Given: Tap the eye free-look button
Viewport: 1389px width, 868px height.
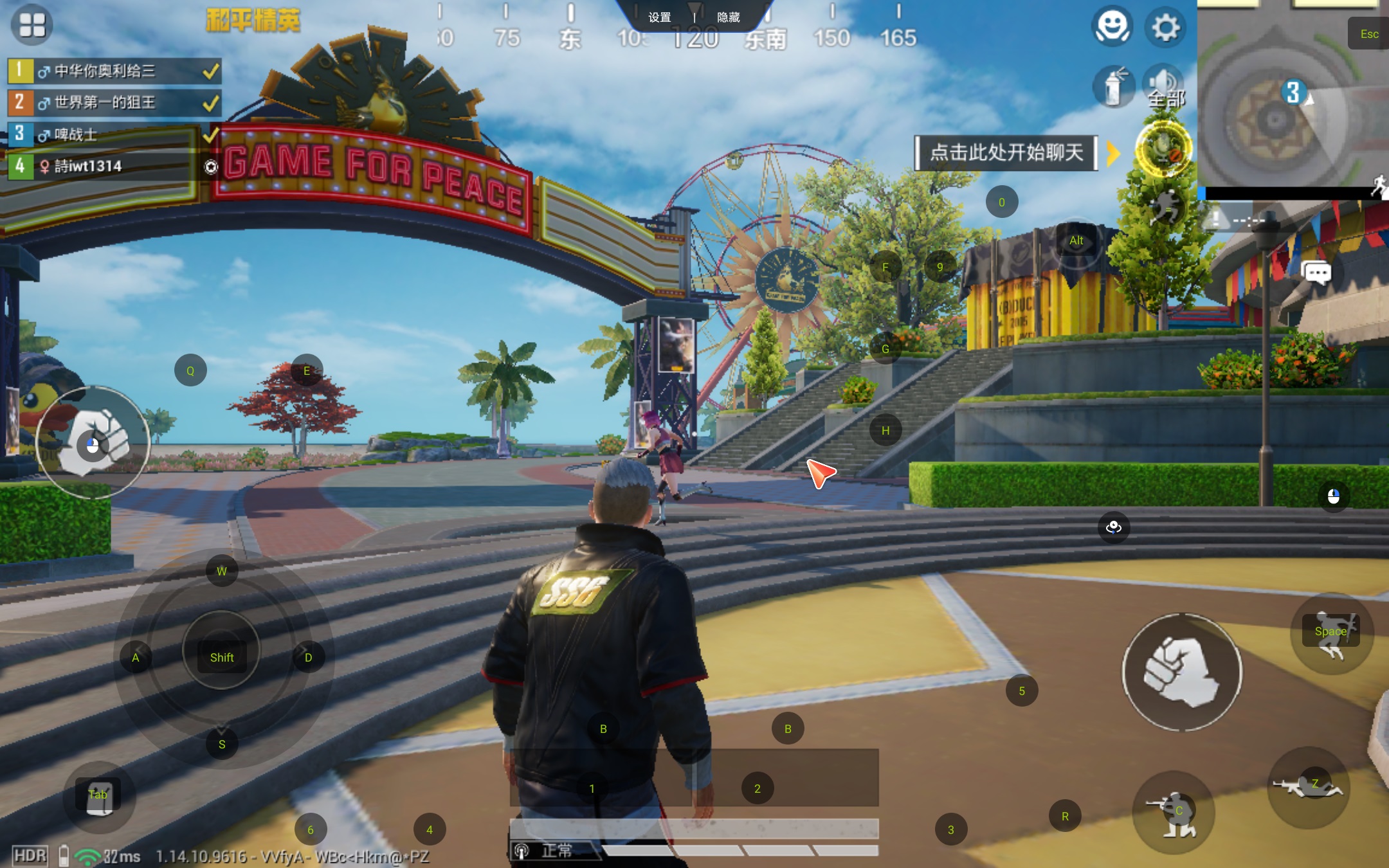Looking at the screenshot, I should [1114, 528].
